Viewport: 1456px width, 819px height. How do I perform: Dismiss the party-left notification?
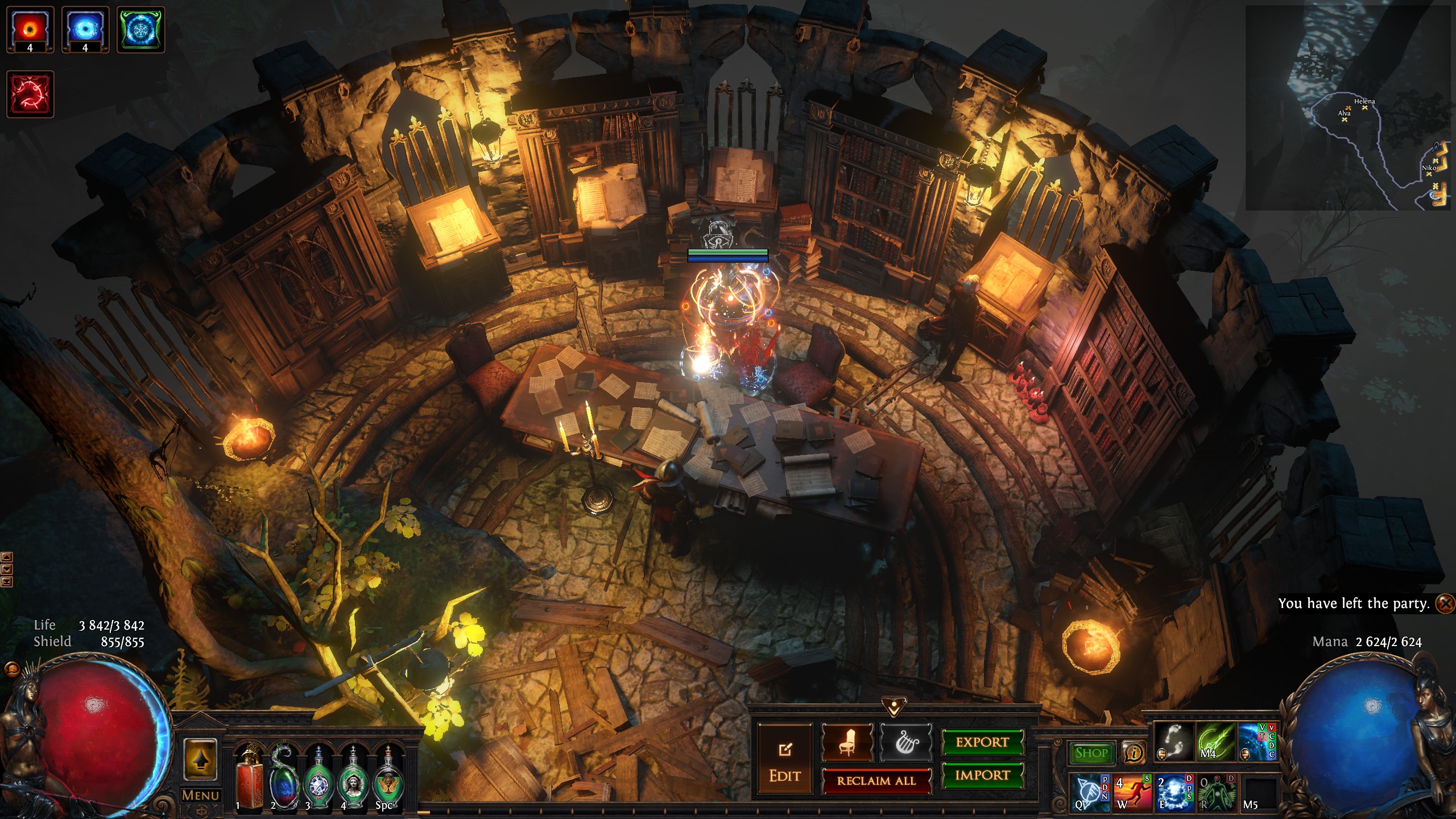point(1445,603)
